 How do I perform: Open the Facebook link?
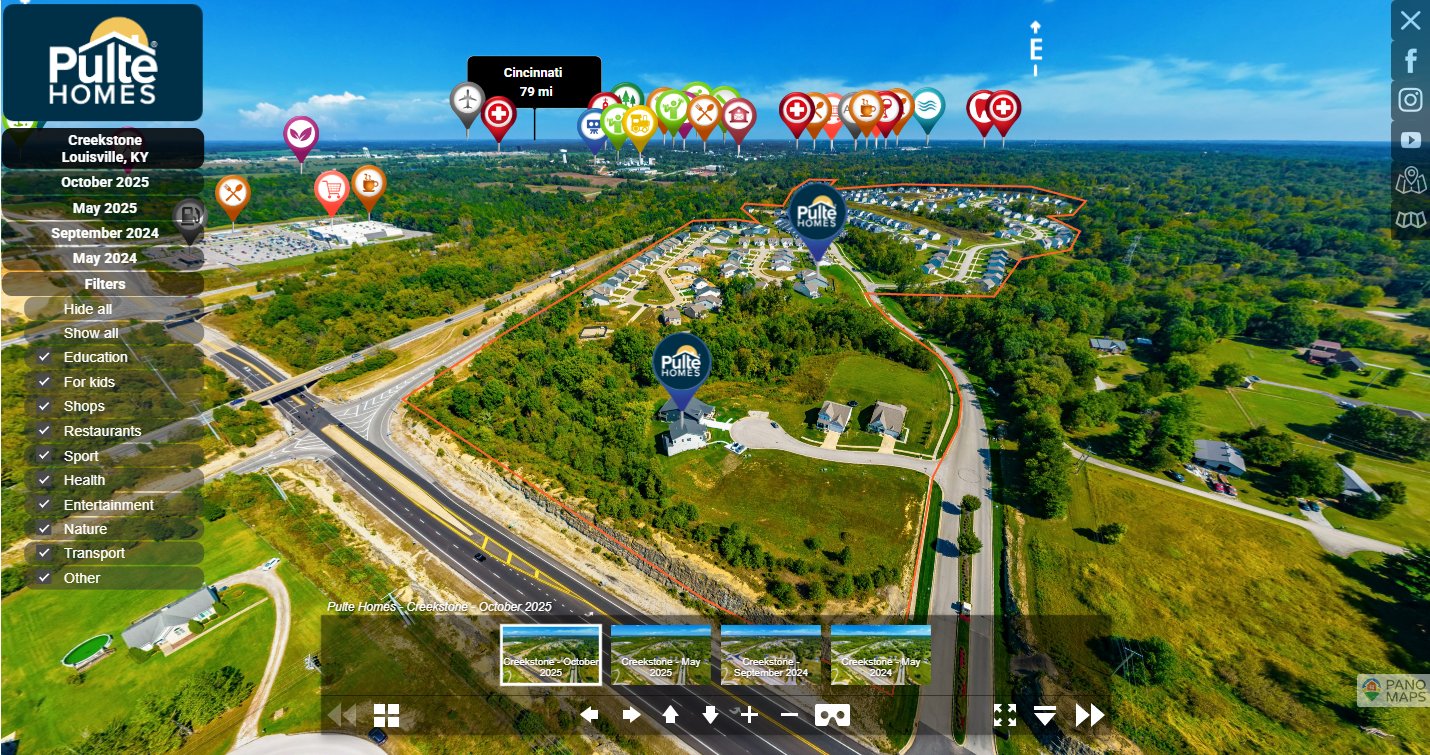point(1410,61)
